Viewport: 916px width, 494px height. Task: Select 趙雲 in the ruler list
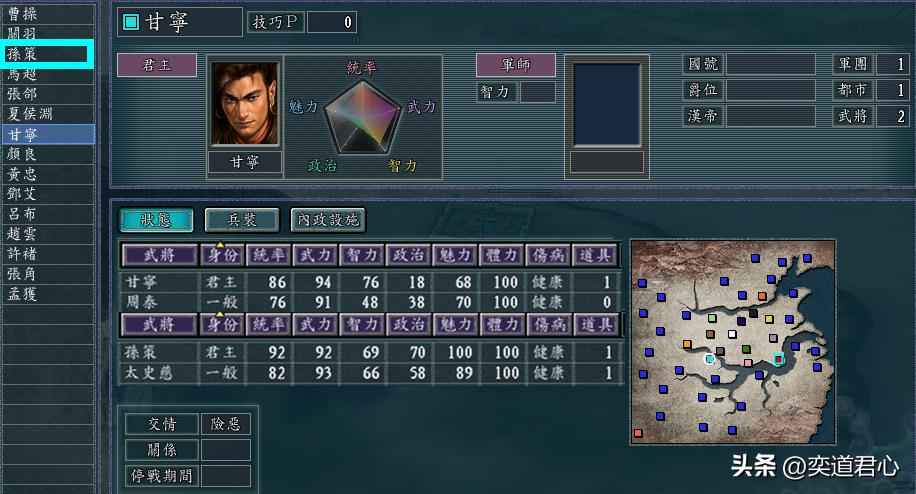[x=22, y=234]
